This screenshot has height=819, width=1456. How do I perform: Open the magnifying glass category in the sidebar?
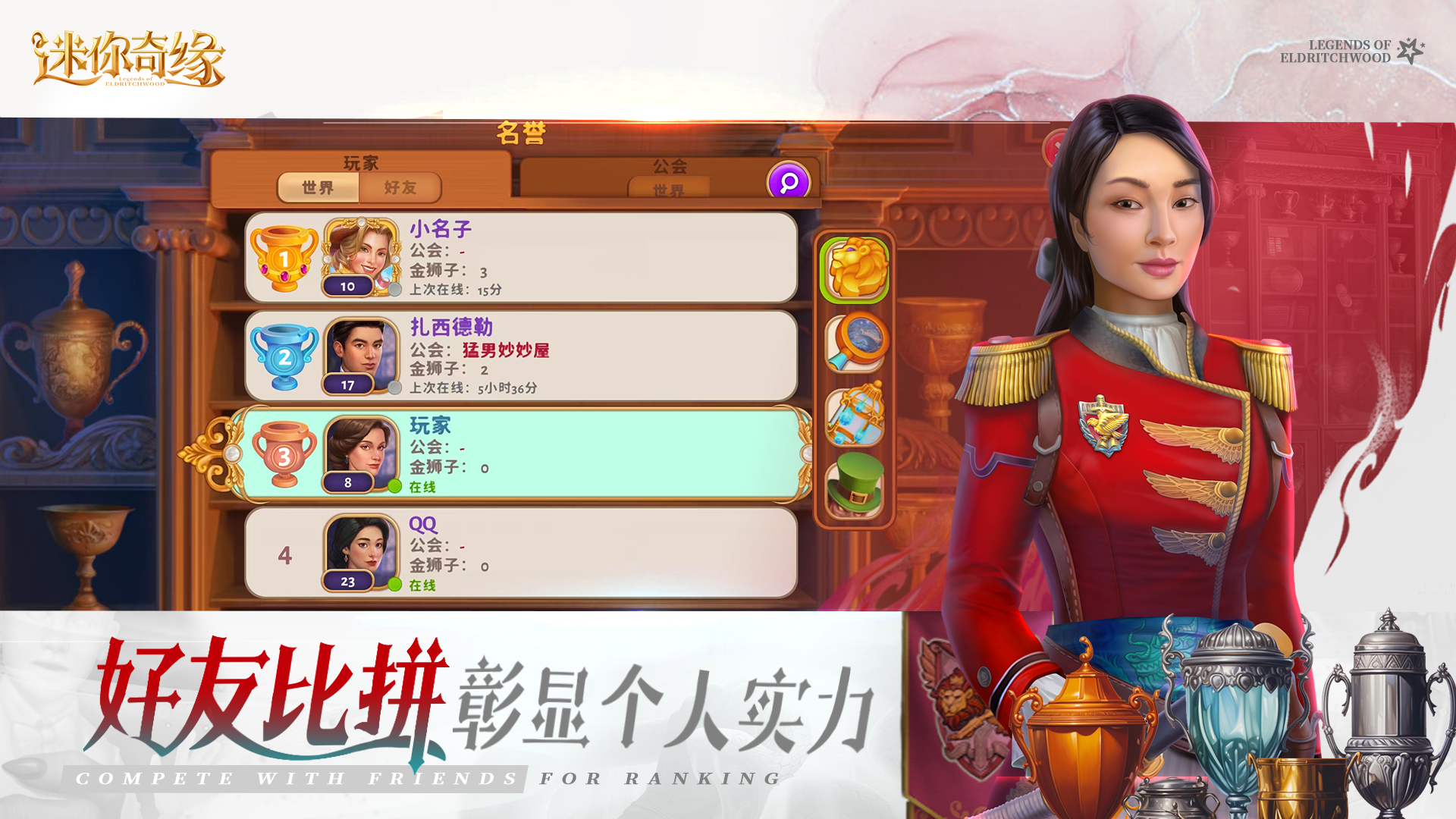855,343
